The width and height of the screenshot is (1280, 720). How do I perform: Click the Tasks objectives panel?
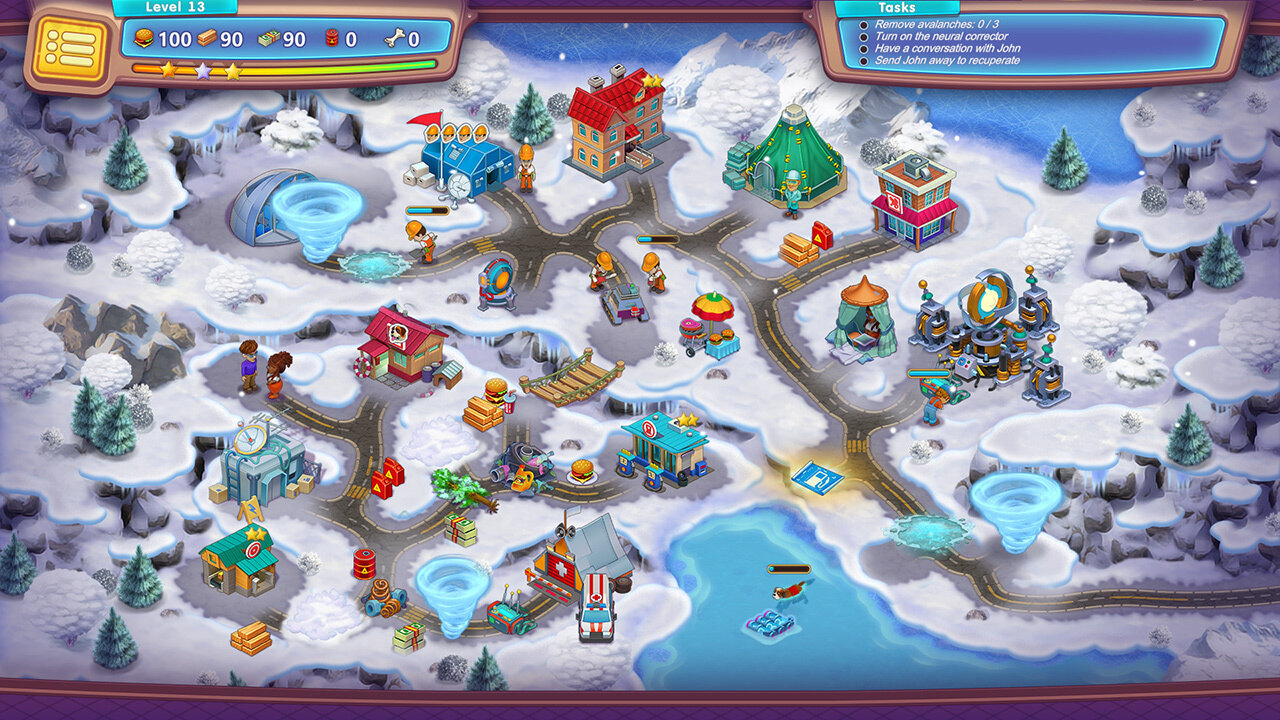point(1032,41)
